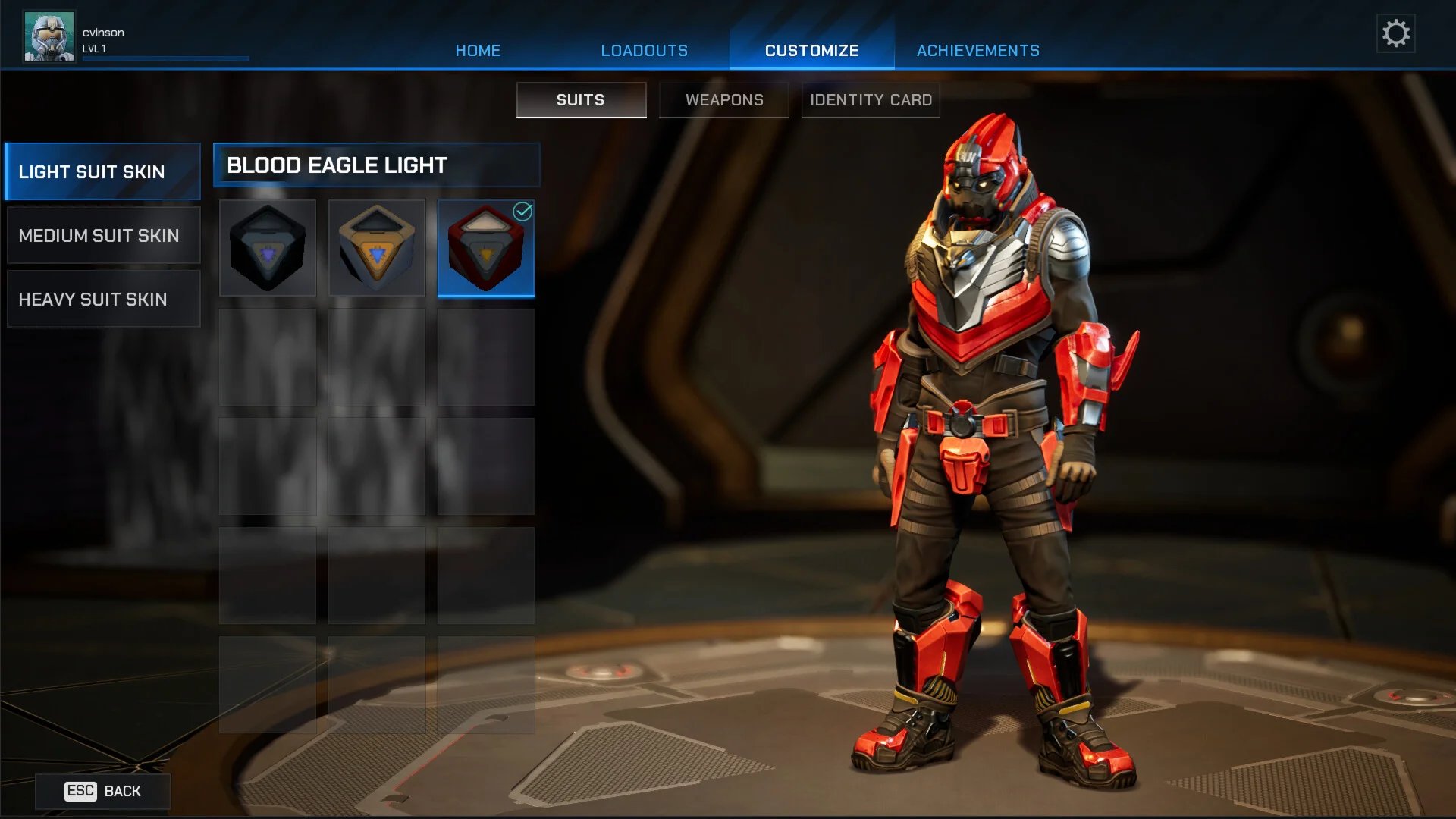Show the Suits customization section

[581, 100]
